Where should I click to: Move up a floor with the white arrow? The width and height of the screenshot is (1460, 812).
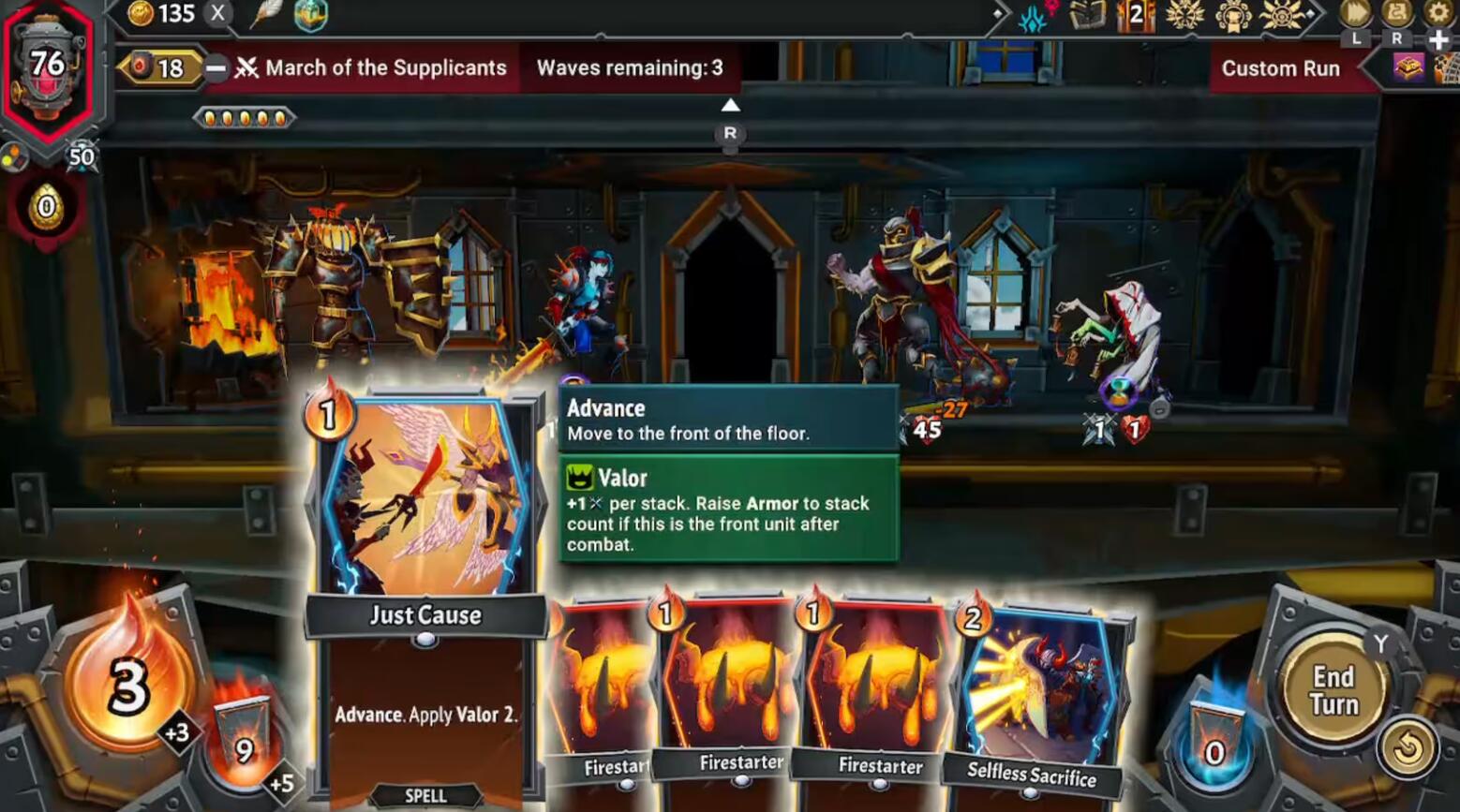tap(730, 106)
